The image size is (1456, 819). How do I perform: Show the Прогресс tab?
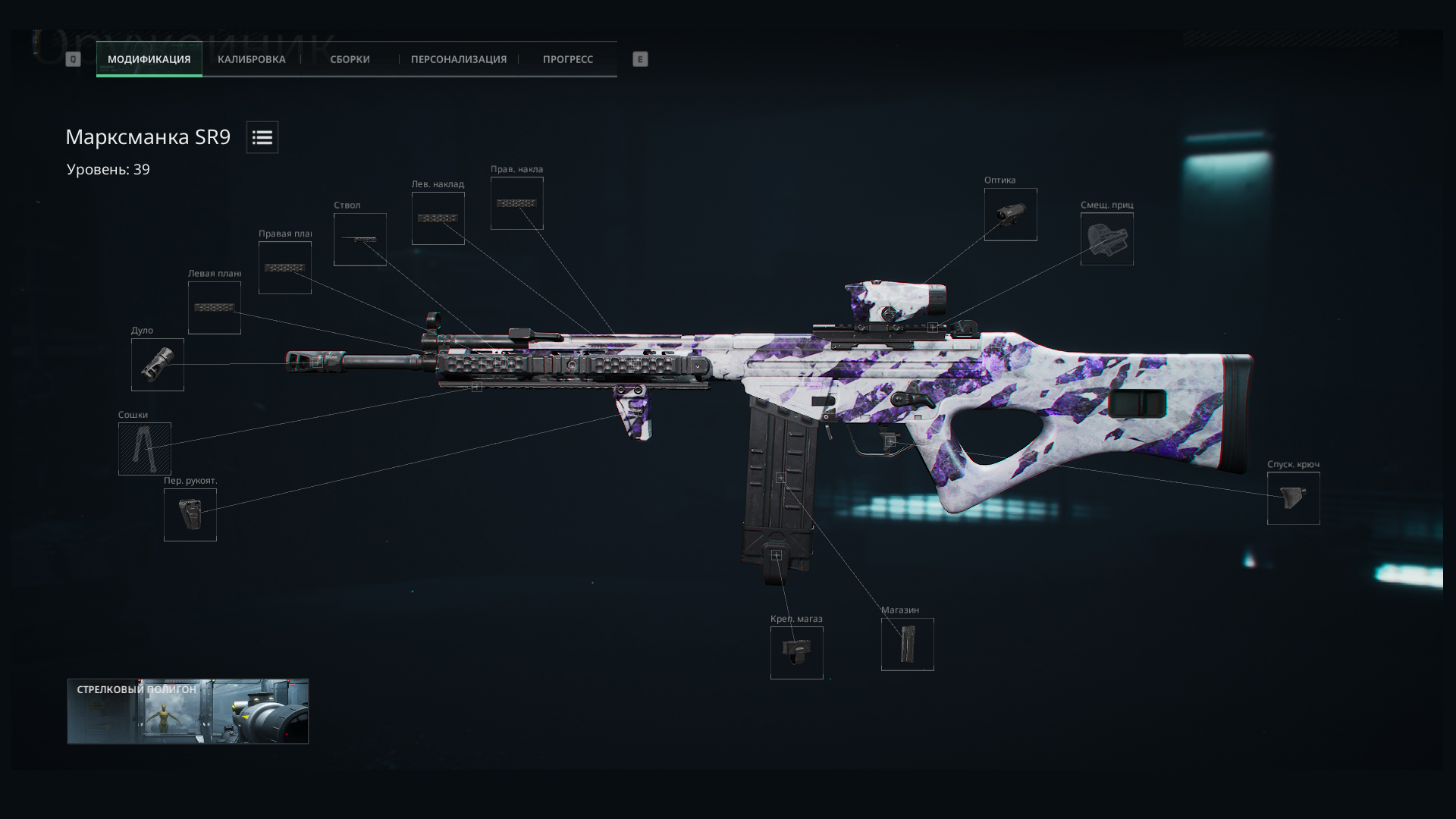(567, 59)
